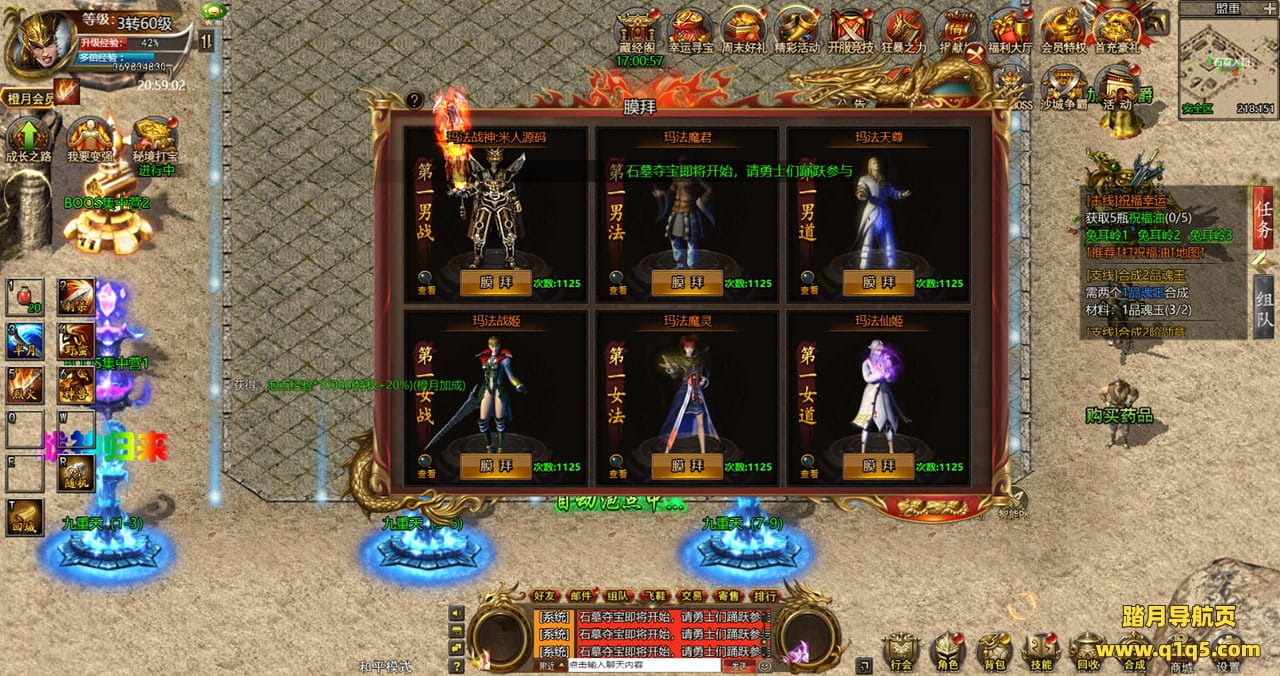The height and width of the screenshot is (676, 1280).
Task: Open the 藏经阁 event icon
Action: point(637,30)
